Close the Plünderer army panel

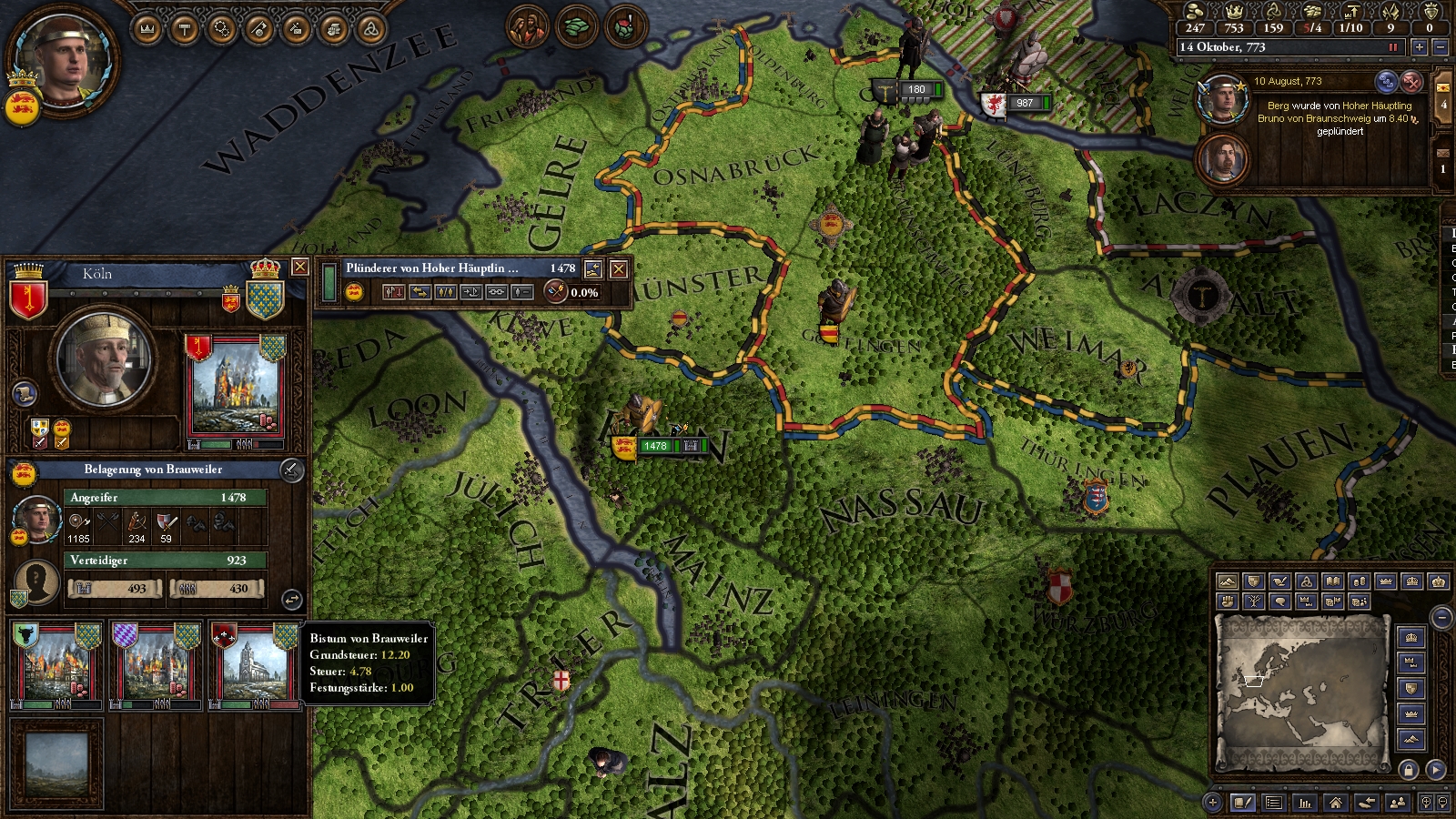tap(618, 268)
